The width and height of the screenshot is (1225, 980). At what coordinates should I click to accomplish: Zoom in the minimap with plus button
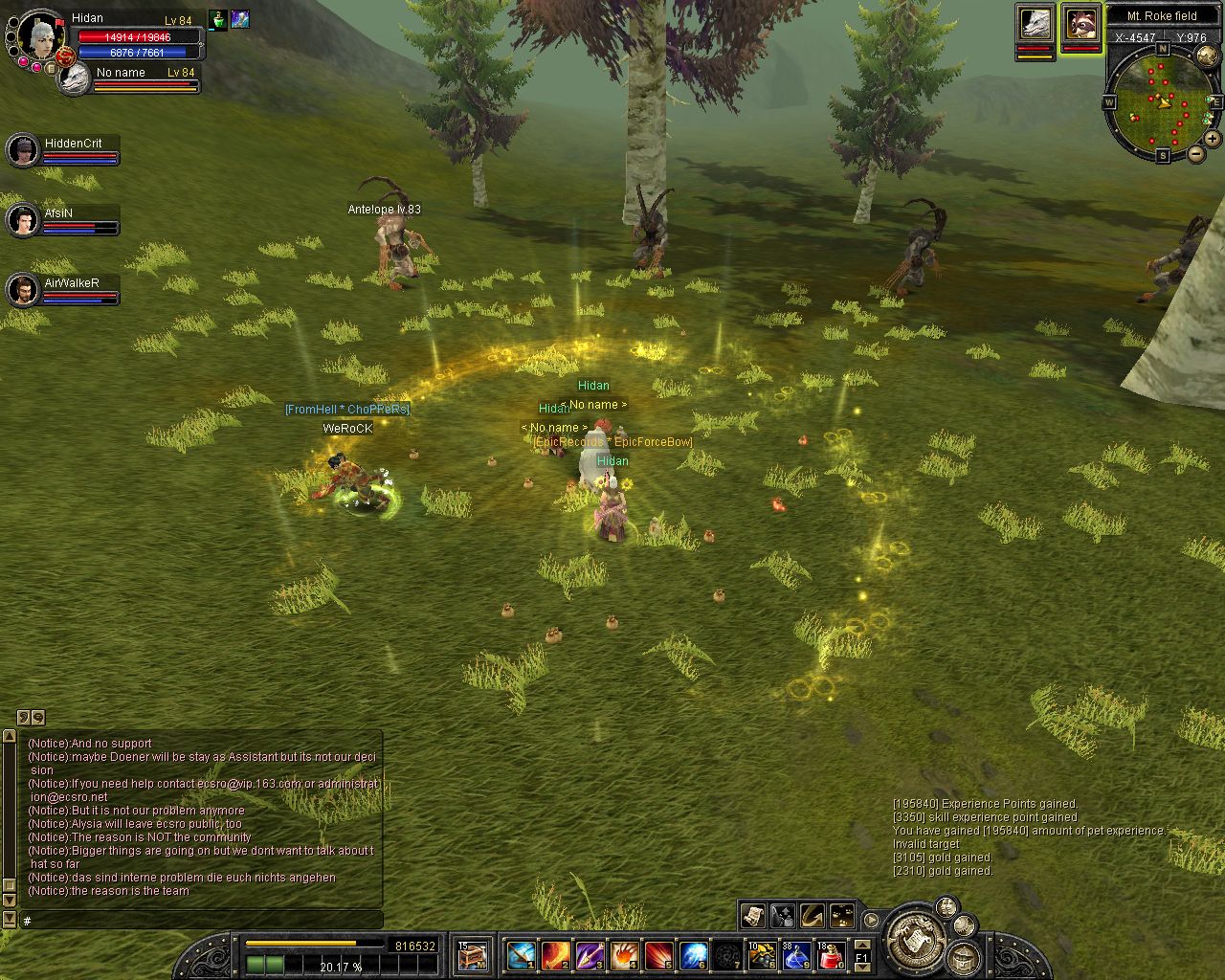tap(1212, 138)
